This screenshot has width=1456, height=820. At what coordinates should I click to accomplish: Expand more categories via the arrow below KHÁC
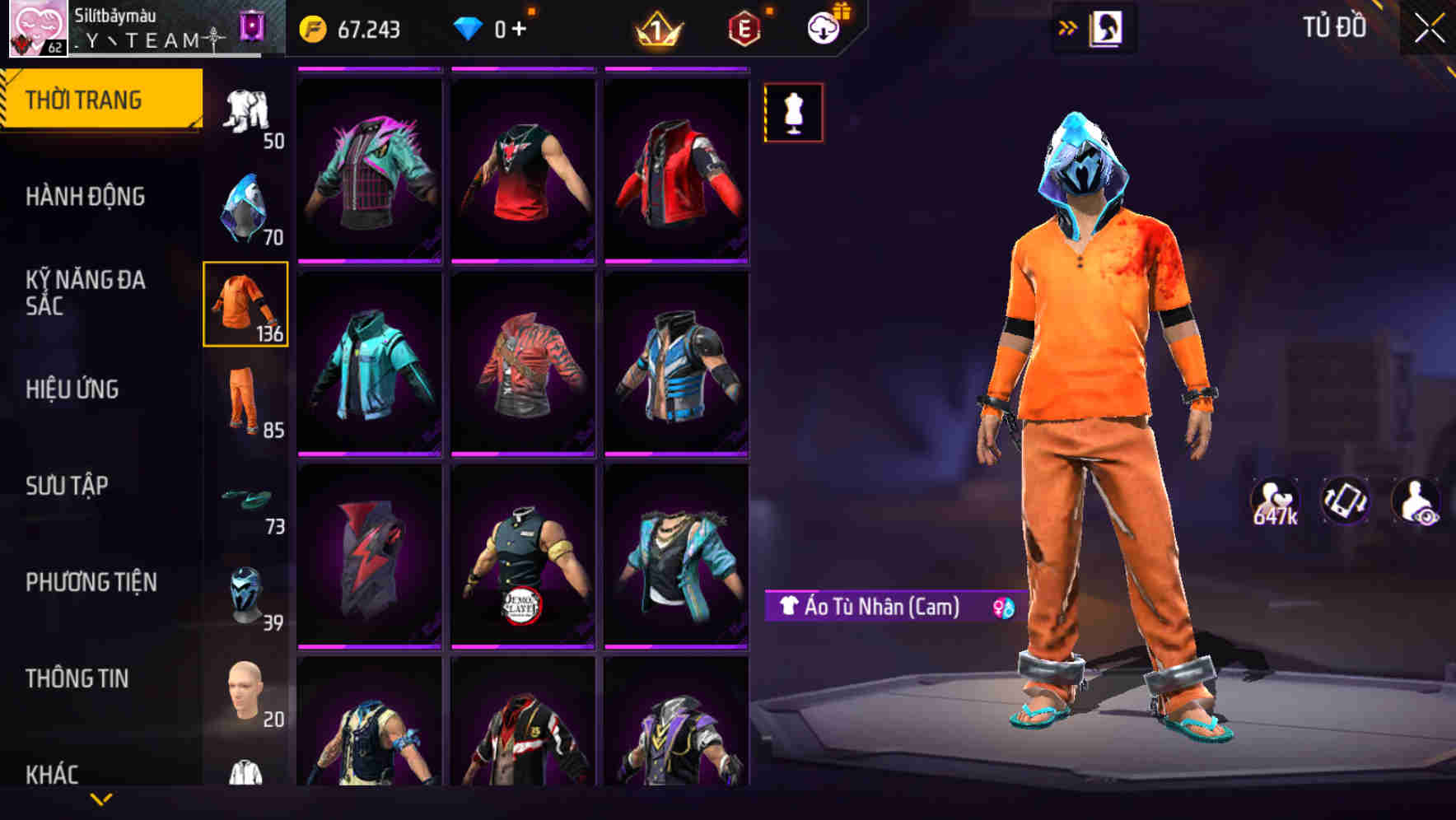(x=100, y=801)
